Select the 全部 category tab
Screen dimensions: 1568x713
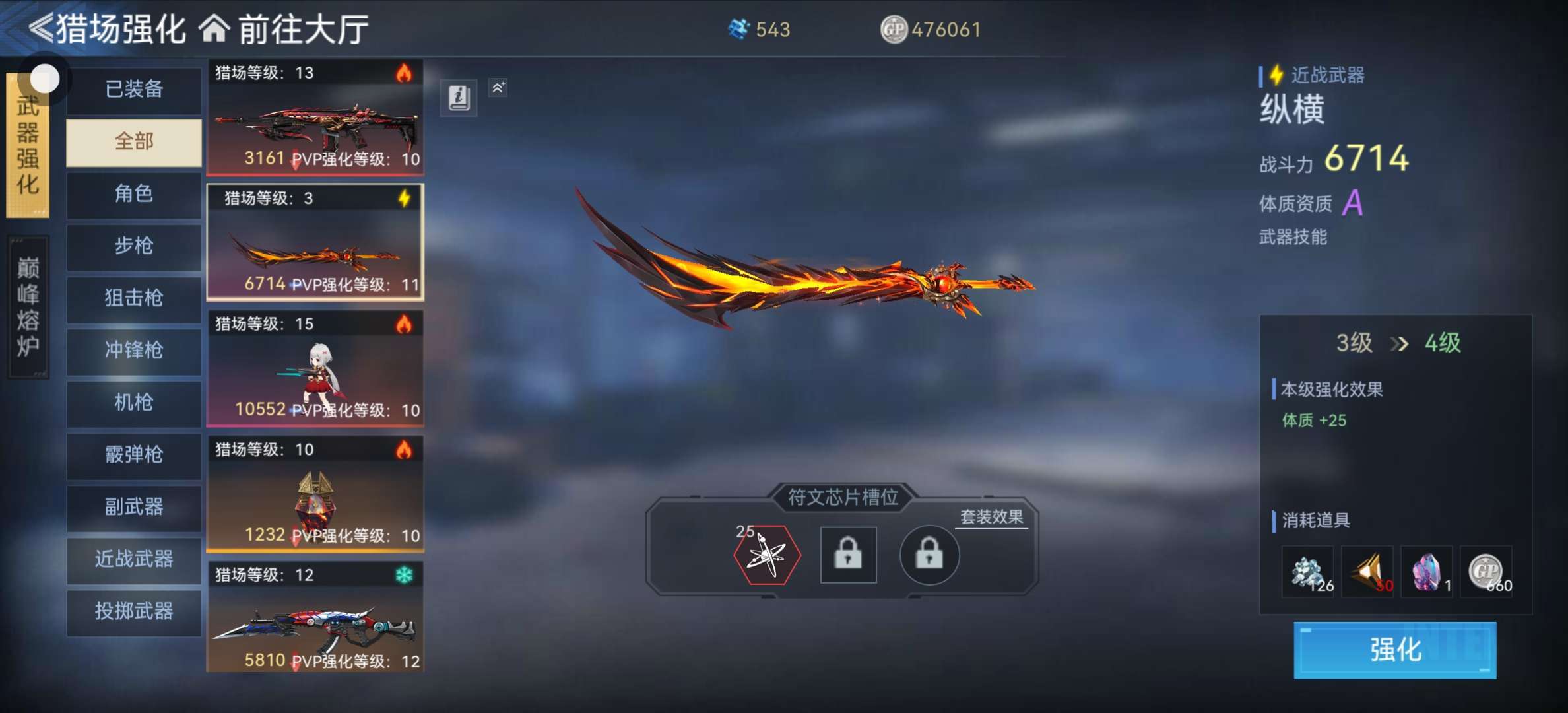(x=134, y=141)
